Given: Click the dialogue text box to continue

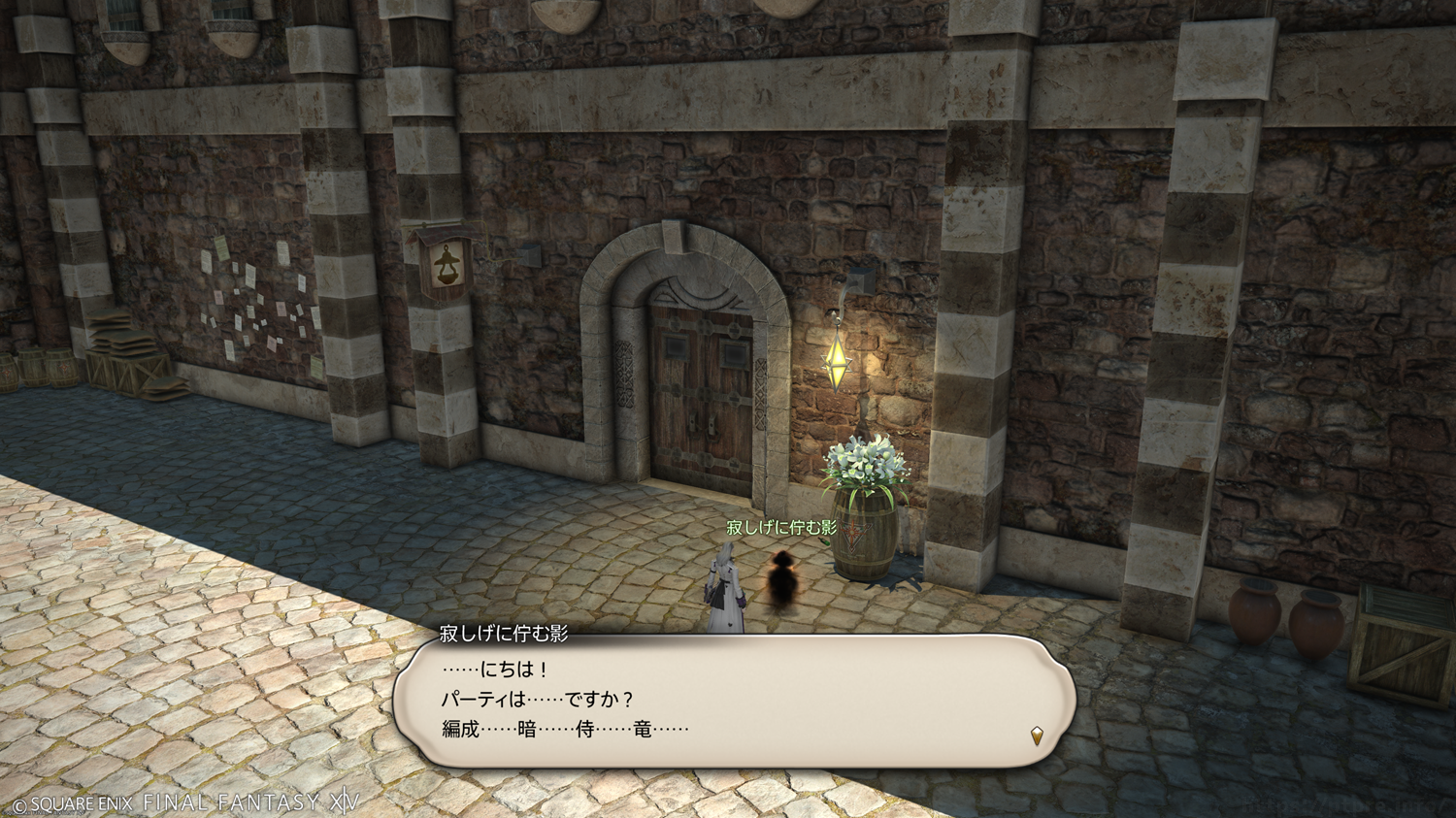Looking at the screenshot, I should tap(734, 701).
